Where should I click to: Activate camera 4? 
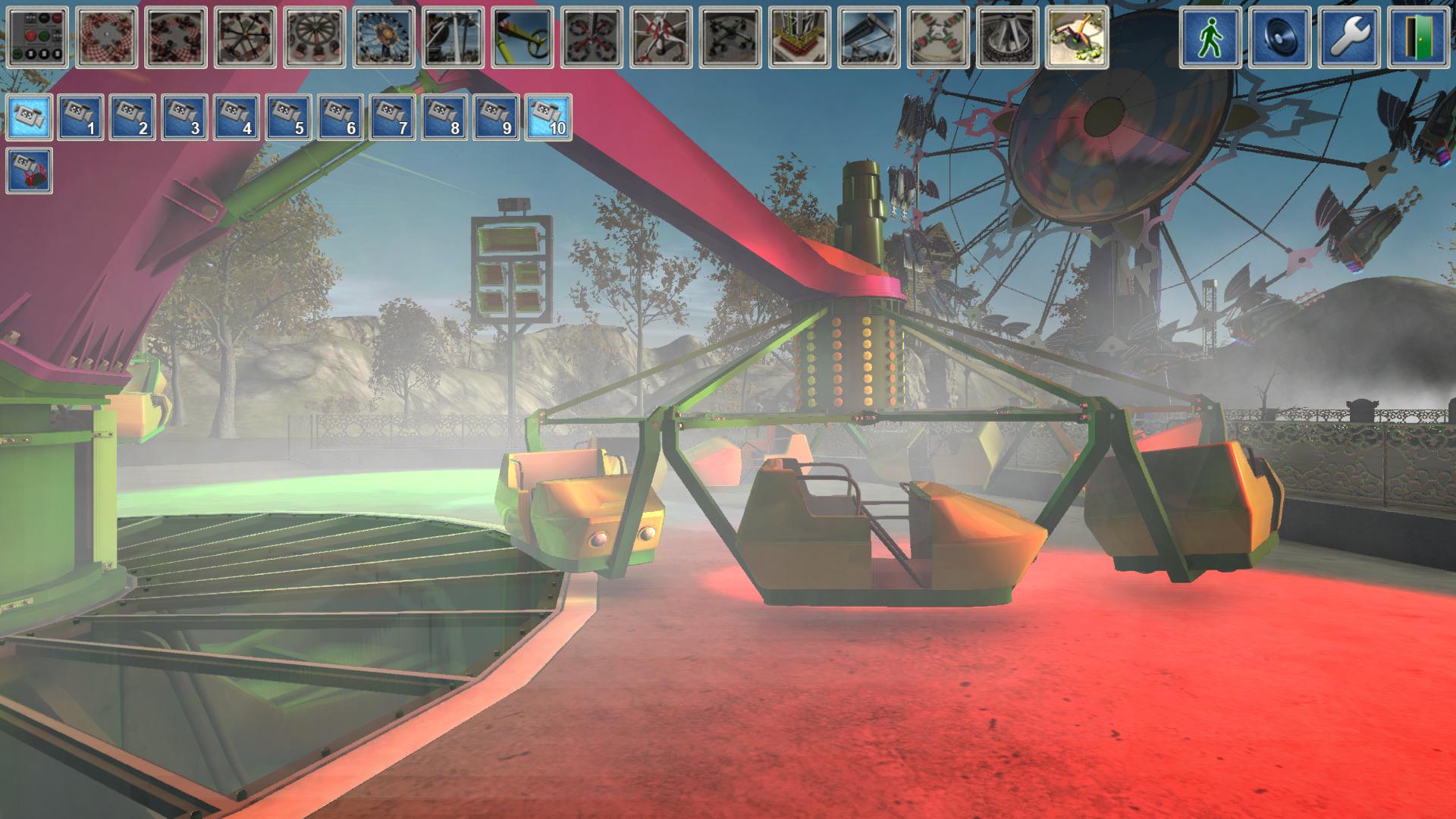click(237, 118)
